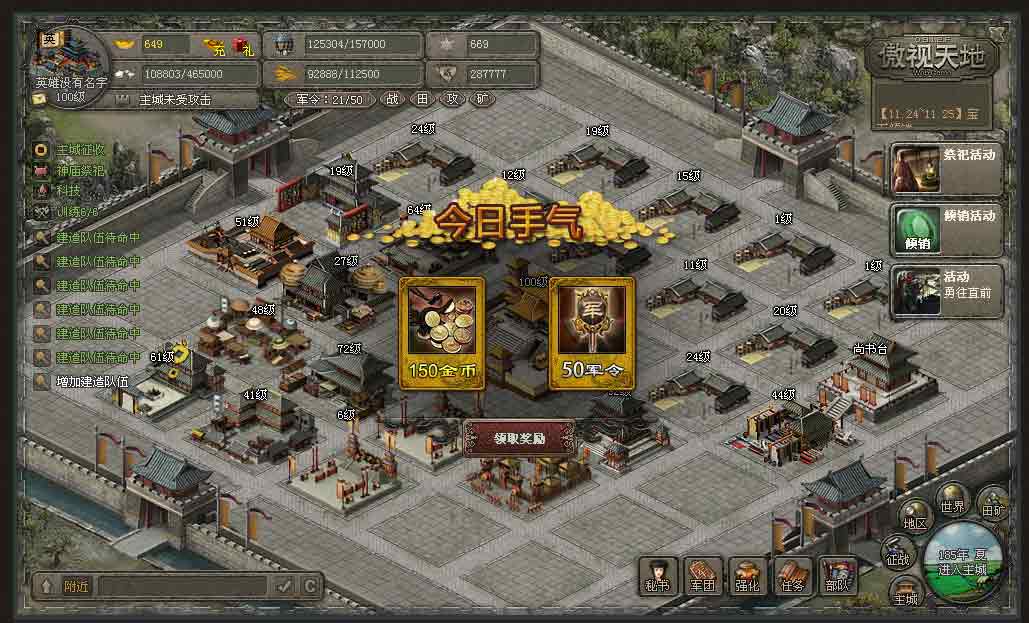Screen dimensions: 1029x623
Task: Open the 候销活动 jade event
Action: (946, 229)
